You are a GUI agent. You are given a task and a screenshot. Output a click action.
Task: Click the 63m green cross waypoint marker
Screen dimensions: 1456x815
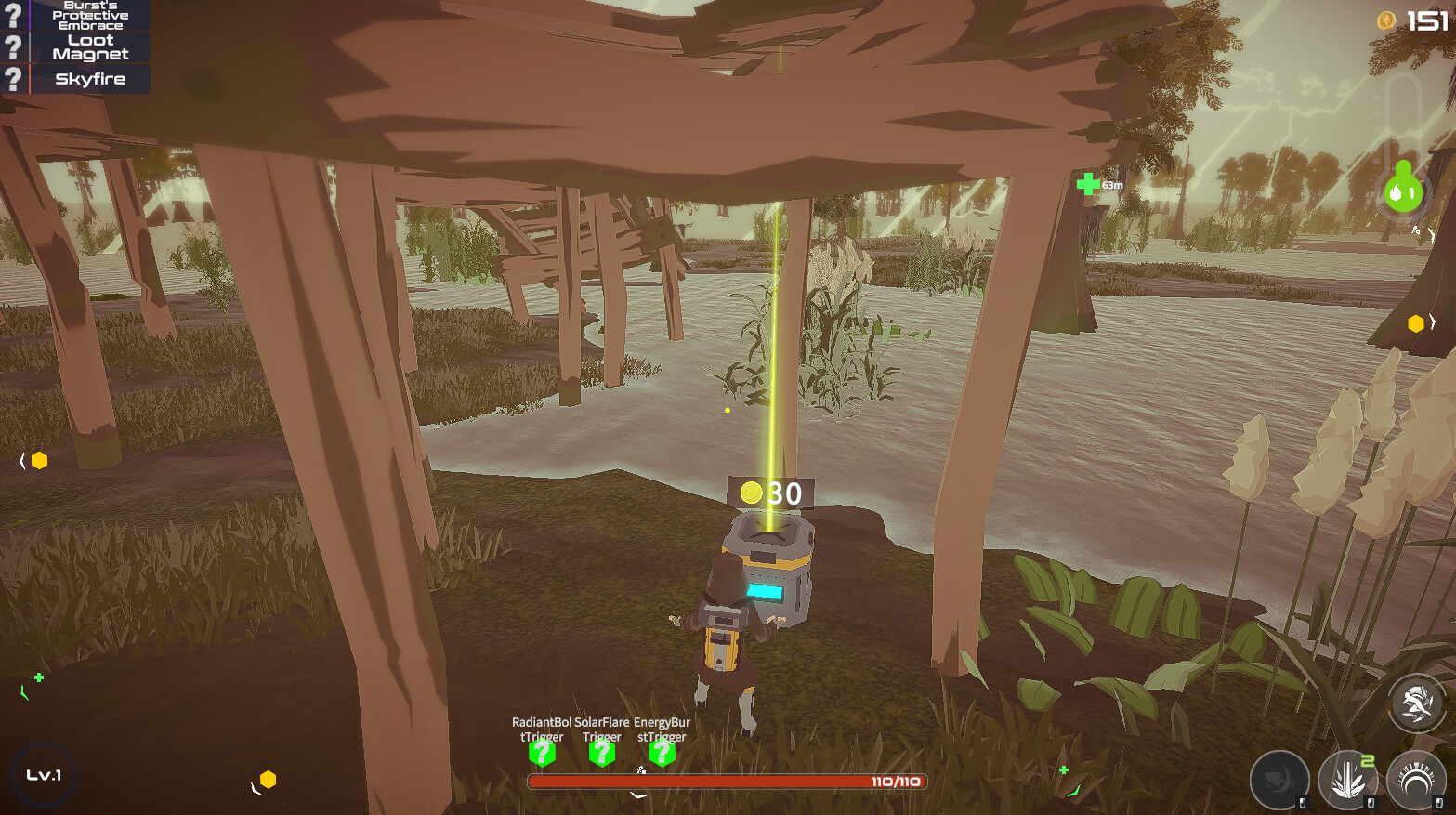(1091, 183)
